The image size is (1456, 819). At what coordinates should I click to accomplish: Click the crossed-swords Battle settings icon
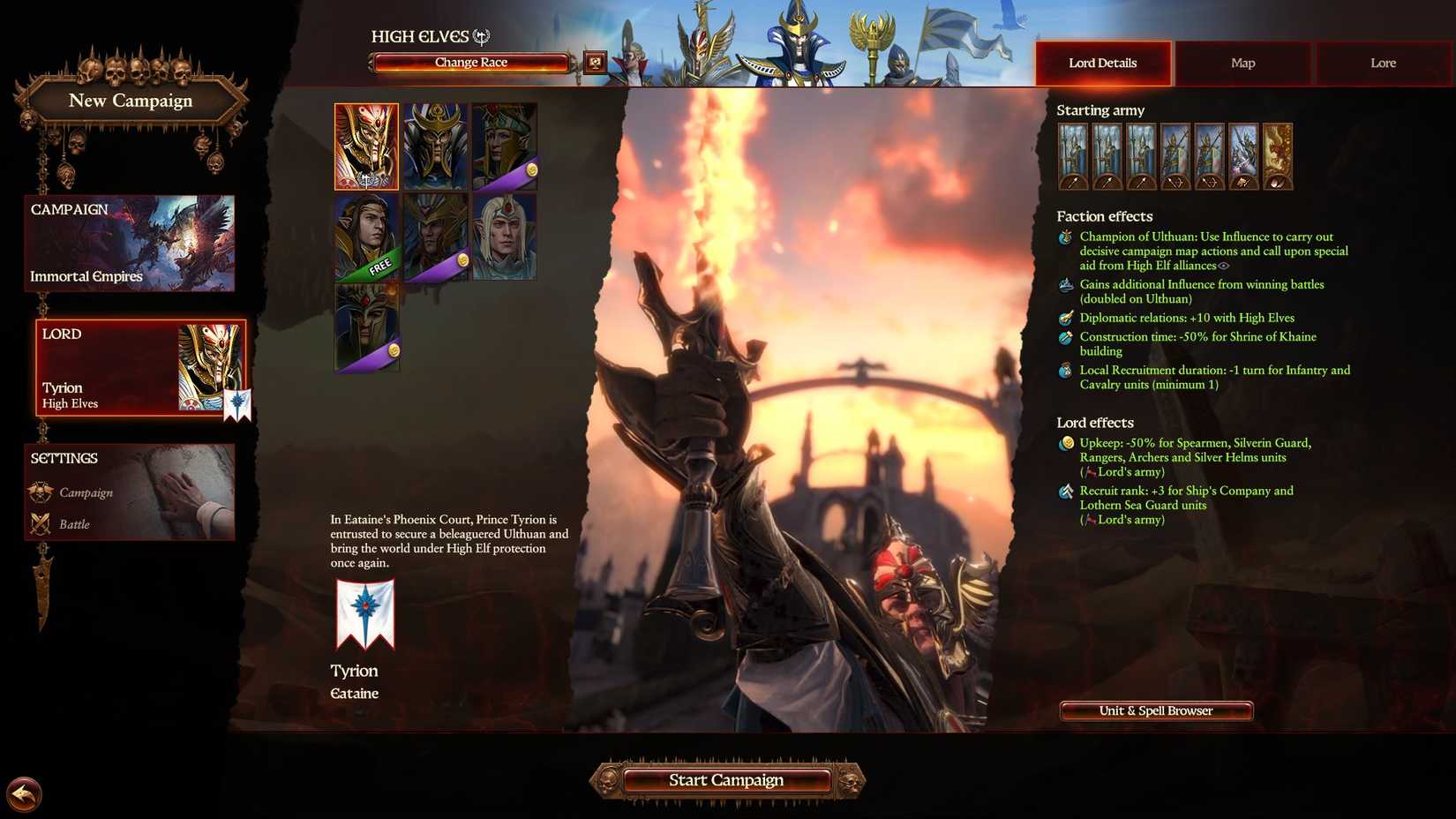(x=39, y=523)
